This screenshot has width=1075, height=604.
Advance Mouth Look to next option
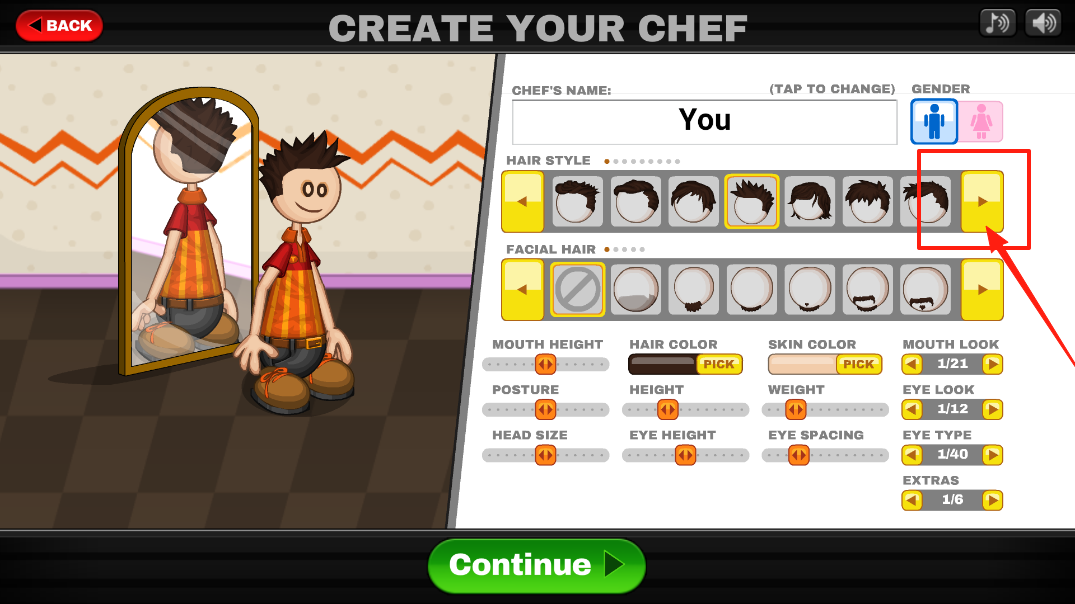point(992,365)
